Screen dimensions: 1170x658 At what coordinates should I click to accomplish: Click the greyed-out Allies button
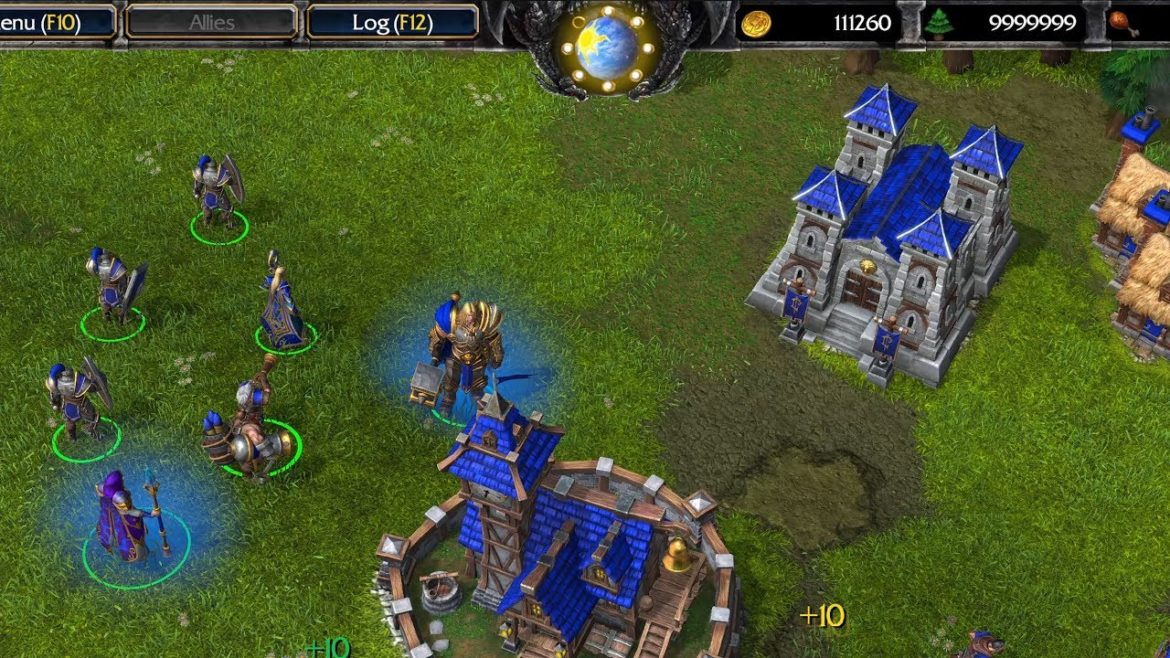click(x=212, y=22)
